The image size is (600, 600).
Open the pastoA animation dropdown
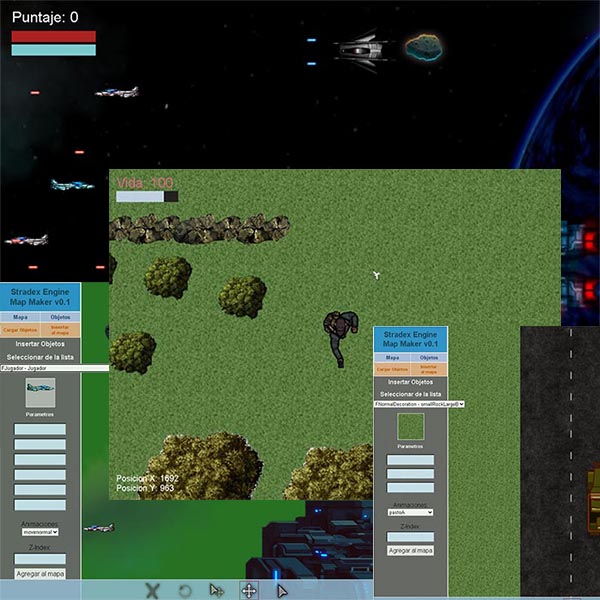410,512
